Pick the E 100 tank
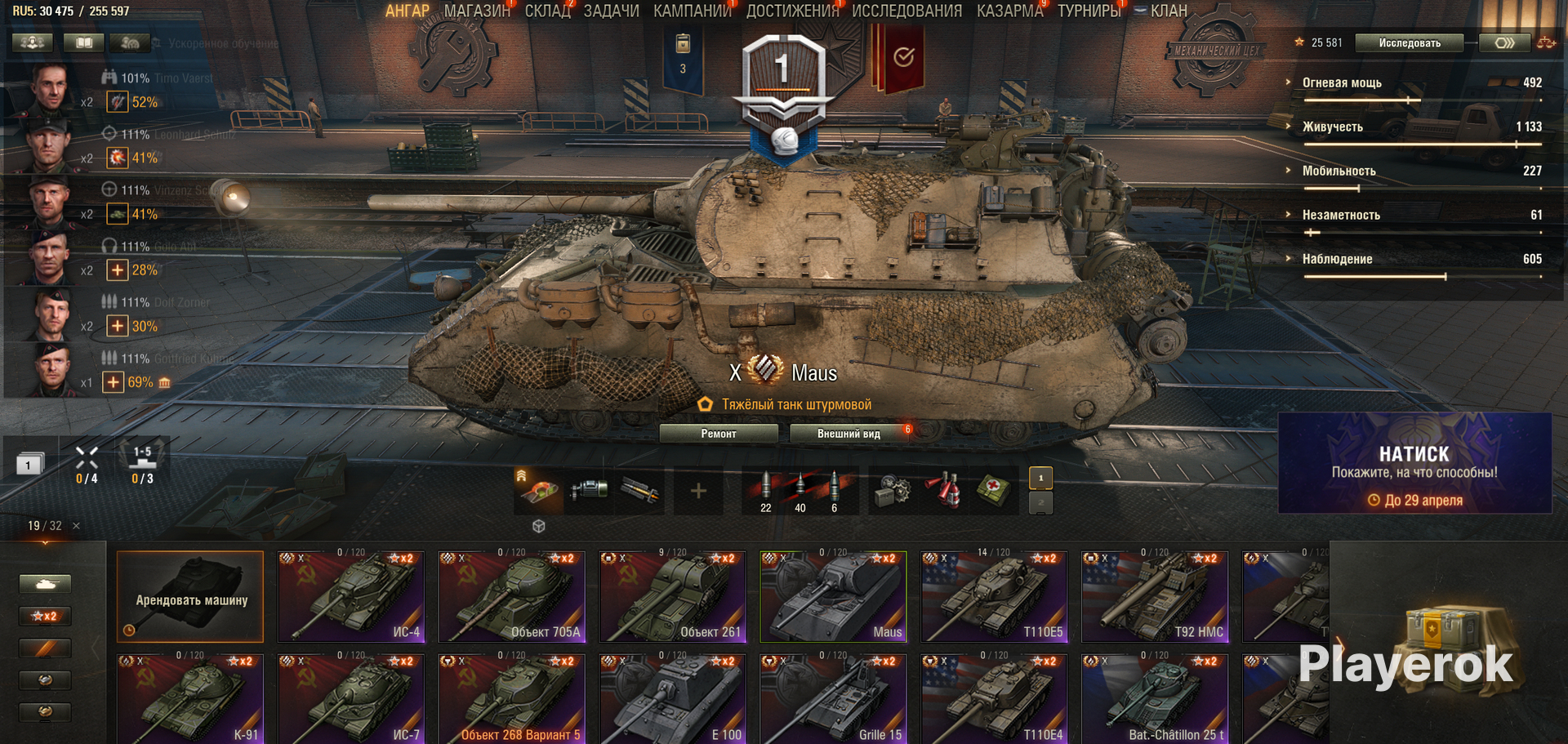 [671, 701]
